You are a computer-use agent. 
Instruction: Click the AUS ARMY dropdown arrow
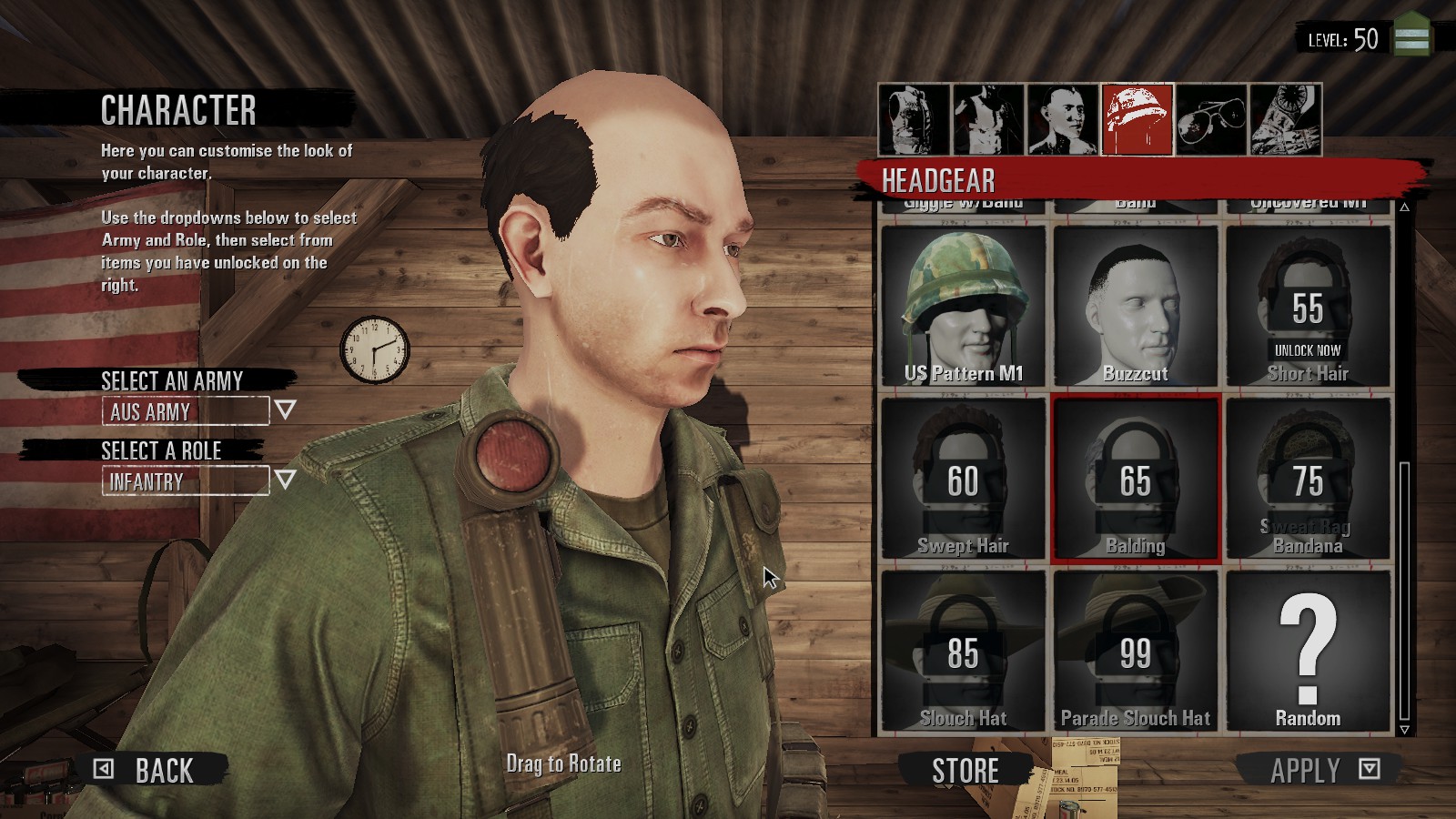pyautogui.click(x=285, y=411)
